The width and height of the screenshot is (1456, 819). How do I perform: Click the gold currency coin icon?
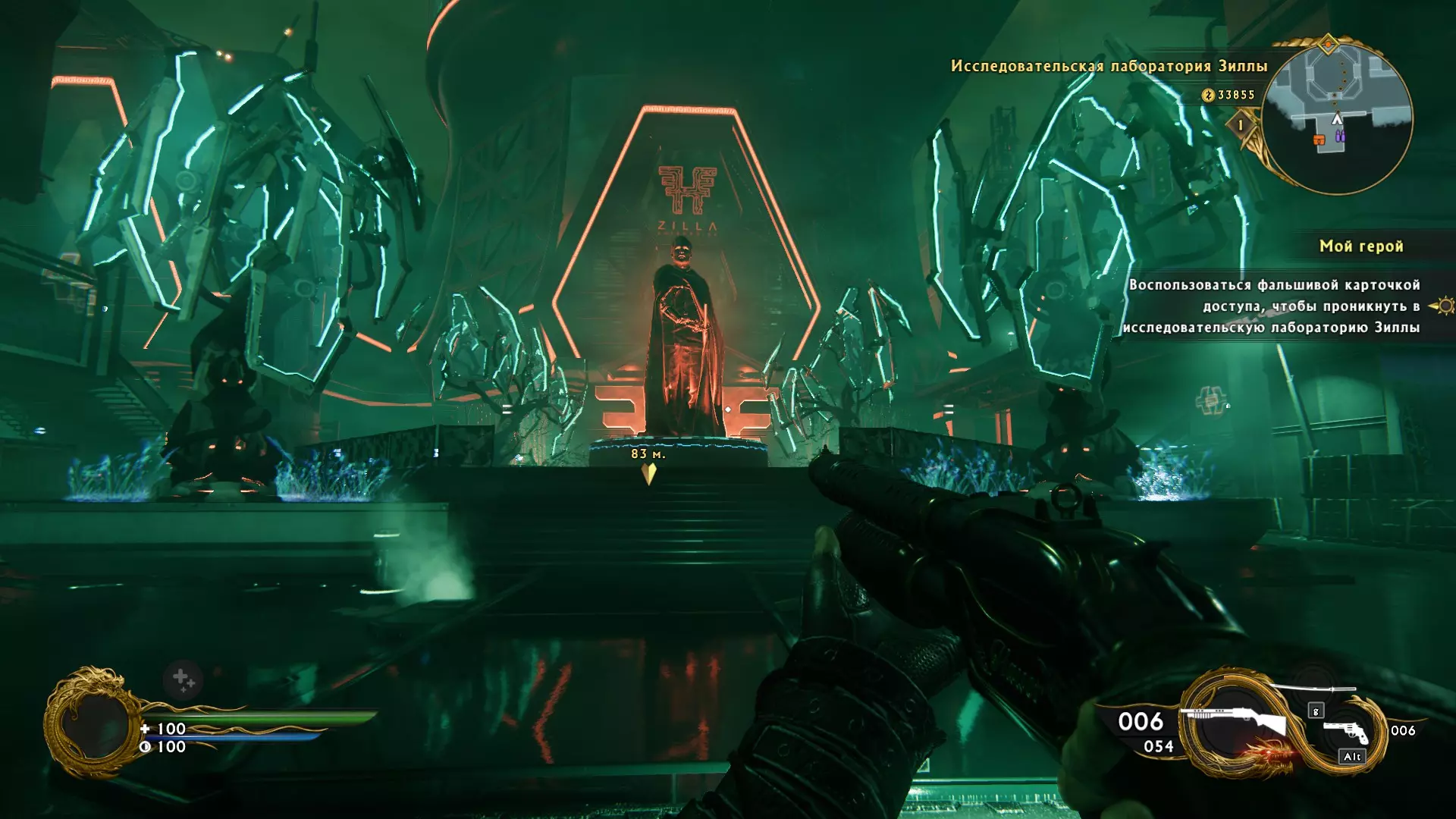point(1208,96)
